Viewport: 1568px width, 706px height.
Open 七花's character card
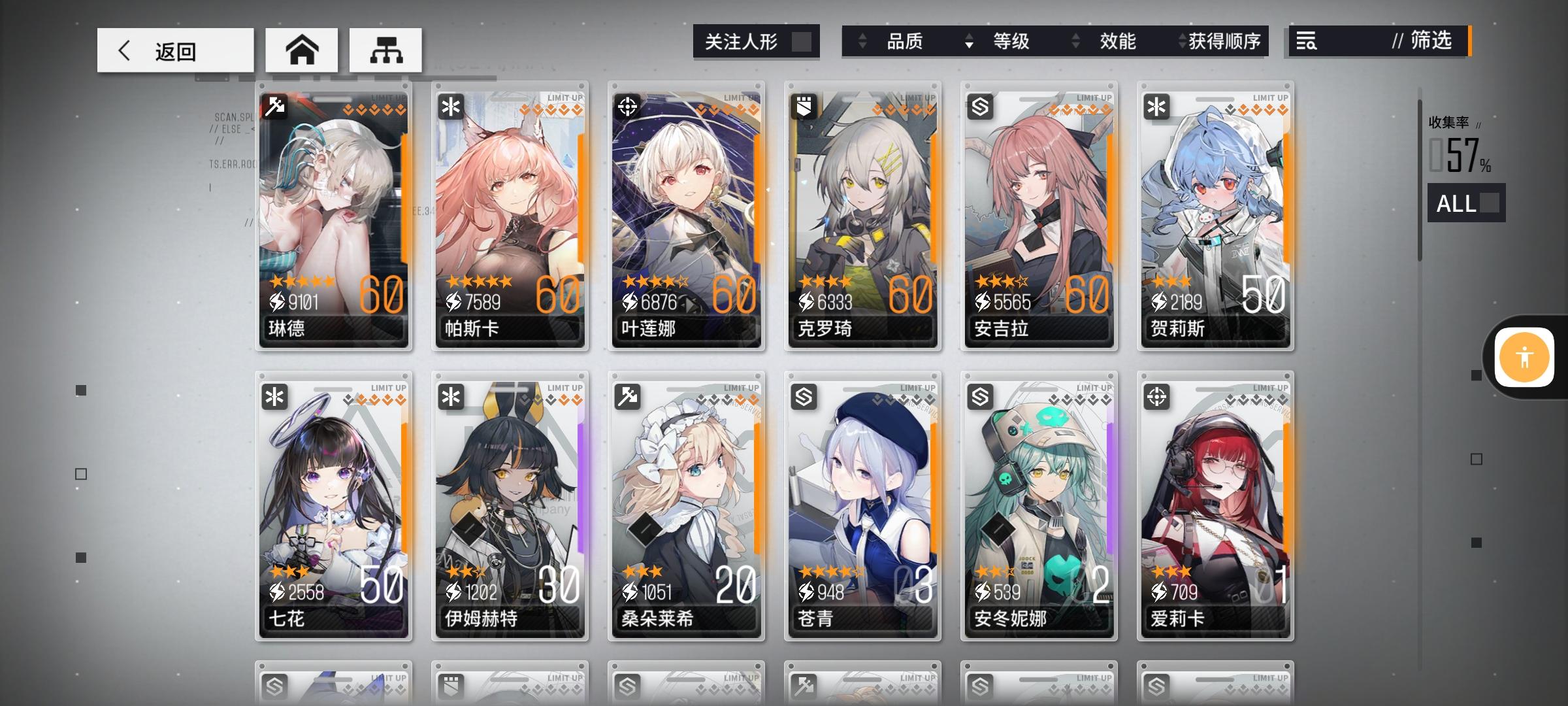pos(334,503)
